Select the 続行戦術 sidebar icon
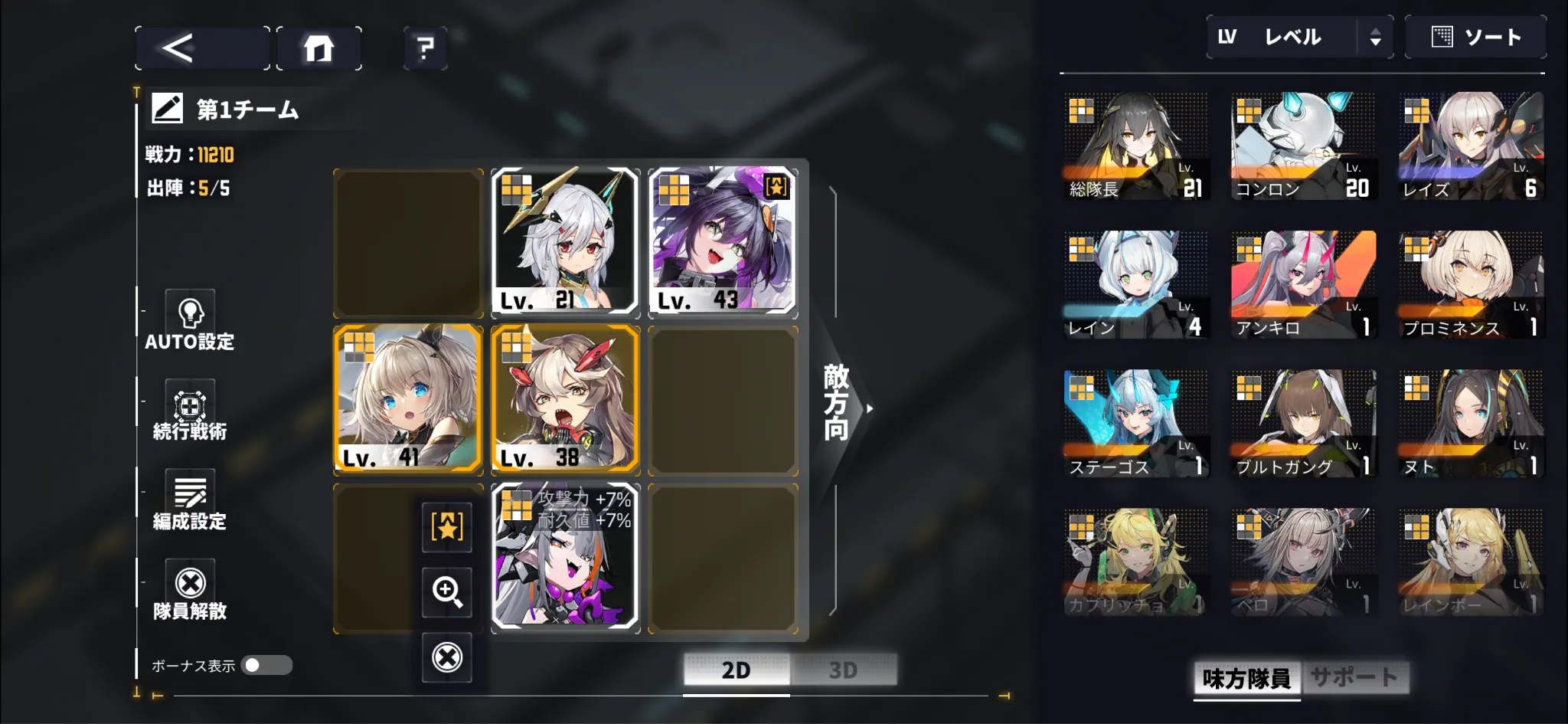 (x=189, y=406)
